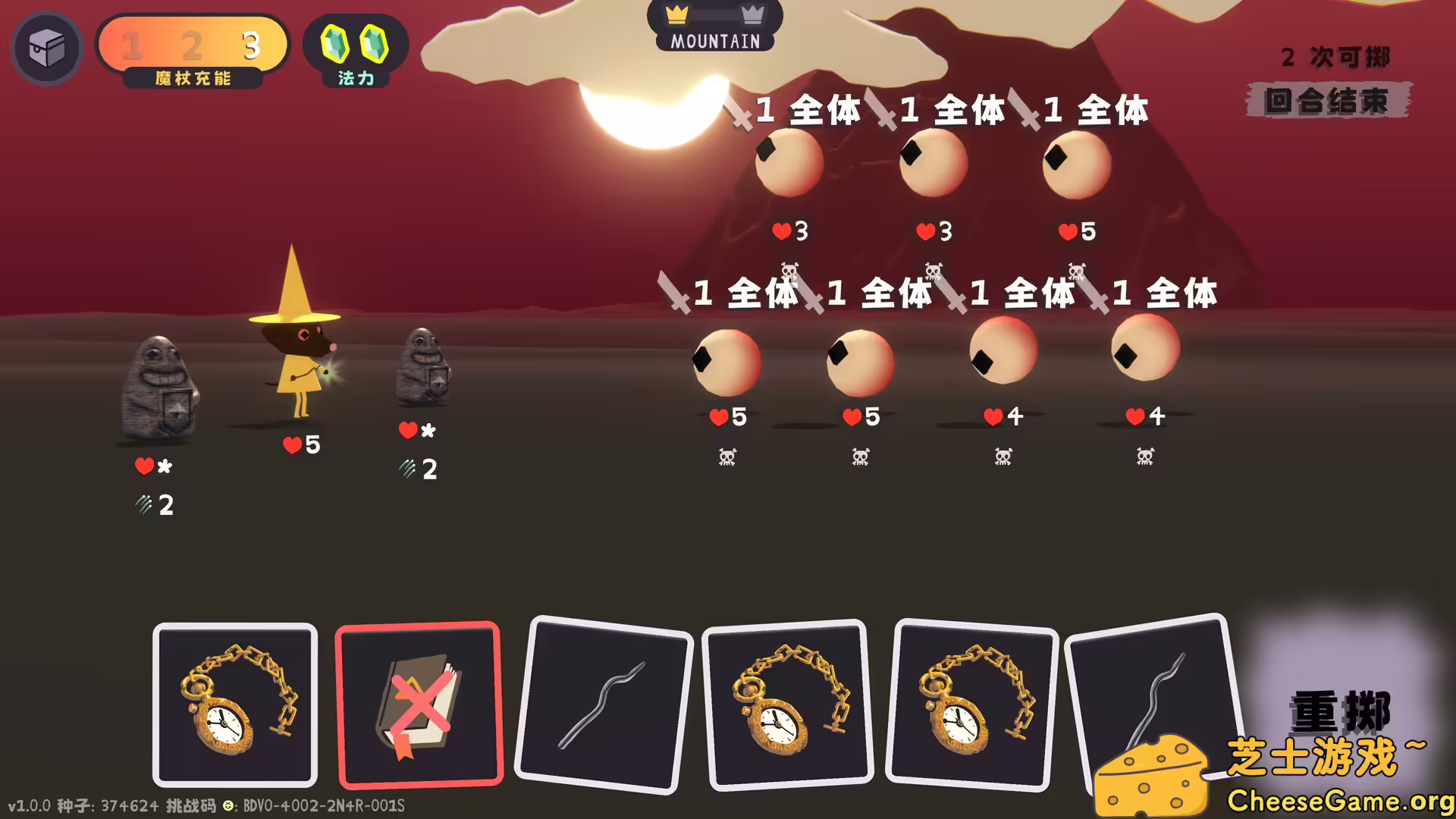
Task: Open the treasure chest inventory
Action: click(46, 48)
